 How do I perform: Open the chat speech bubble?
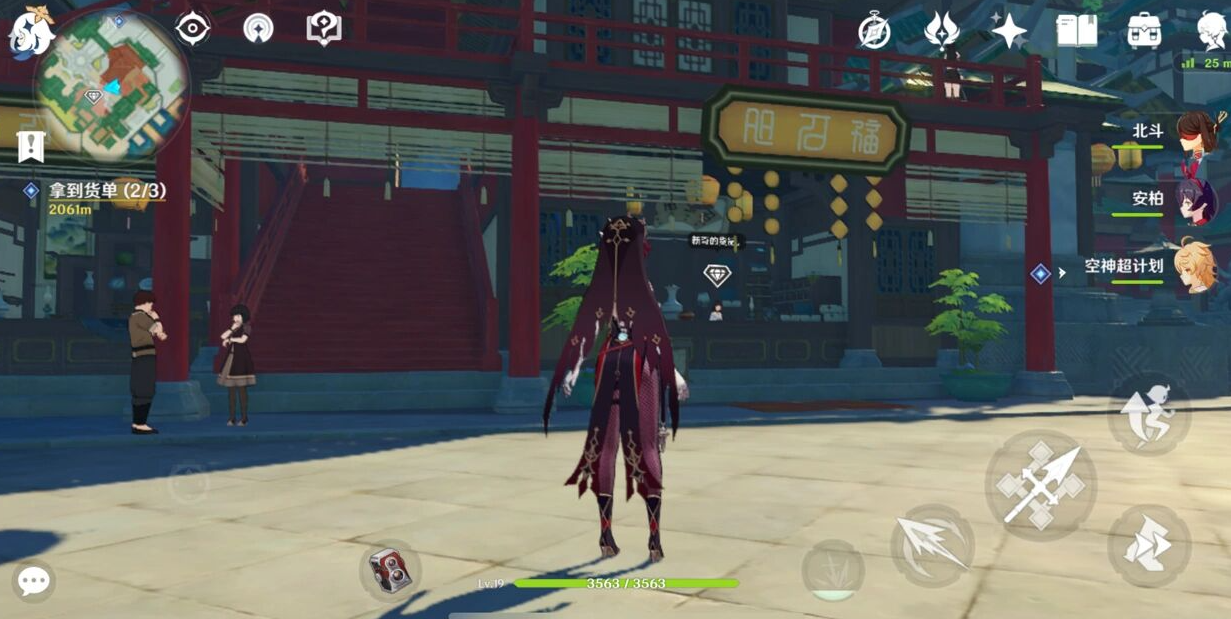[33, 581]
